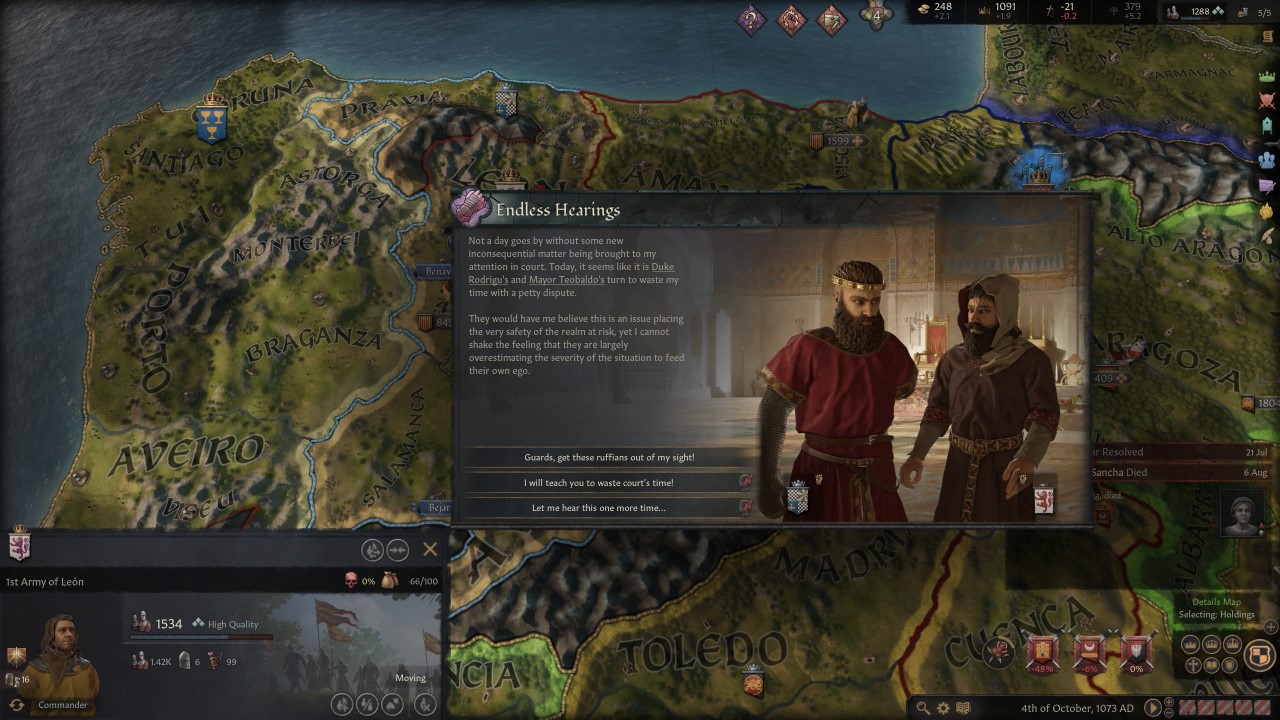
Task: Open the war banner showing -48%
Action: (x=1043, y=652)
